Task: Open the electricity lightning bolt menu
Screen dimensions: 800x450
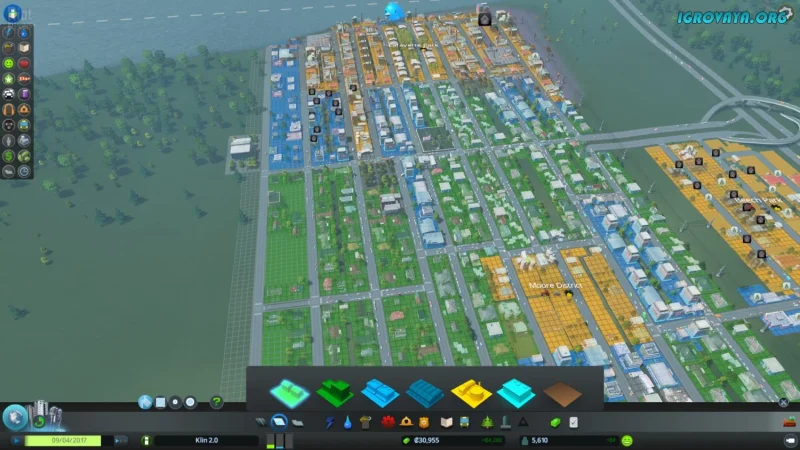Action: click(x=330, y=423)
